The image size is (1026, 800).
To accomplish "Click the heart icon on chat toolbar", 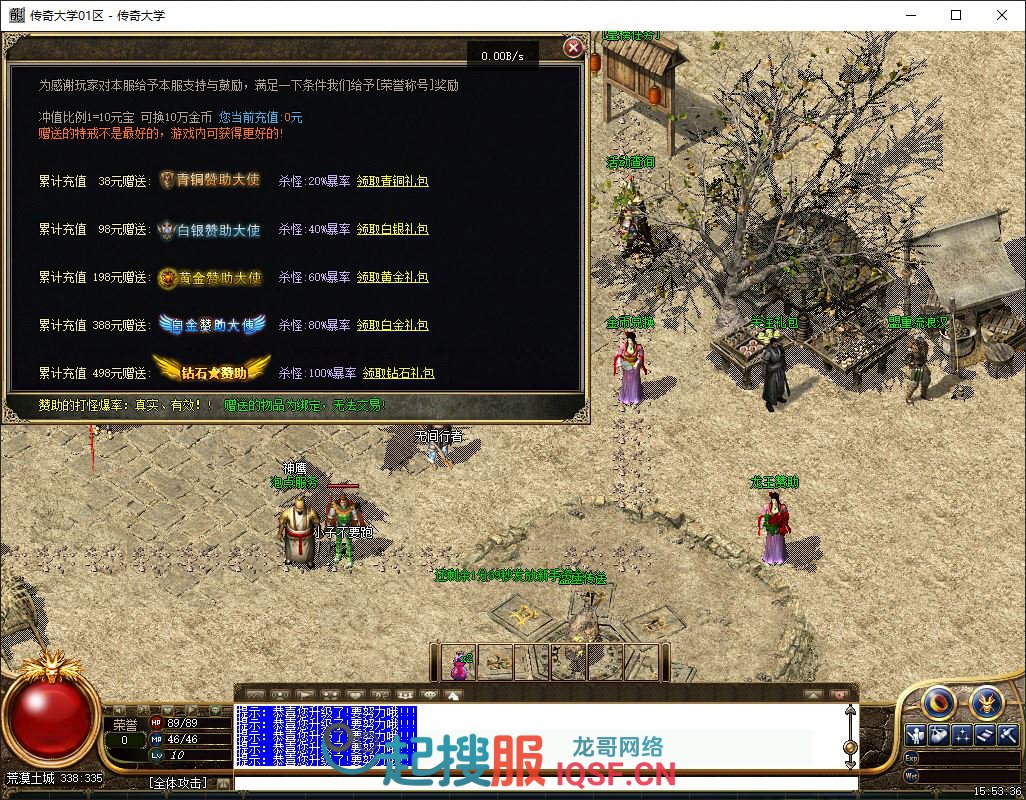I will point(357,694).
